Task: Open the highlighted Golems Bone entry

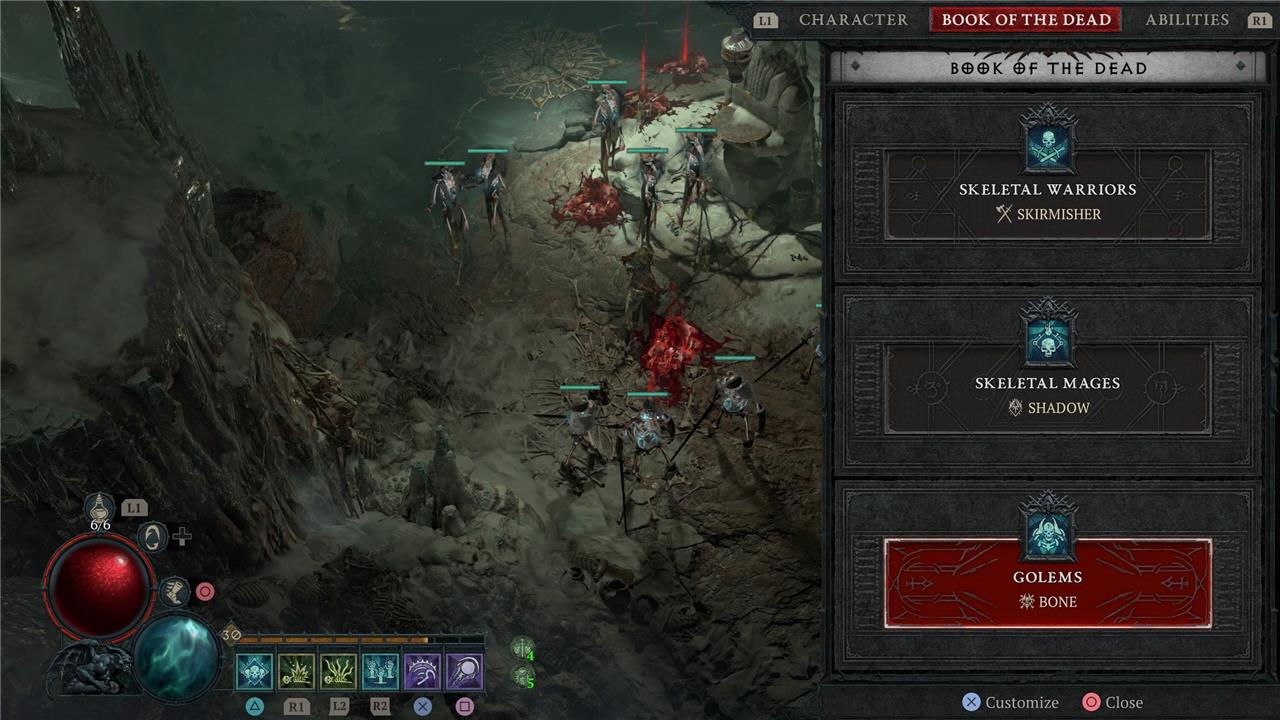Action: coord(1047,583)
